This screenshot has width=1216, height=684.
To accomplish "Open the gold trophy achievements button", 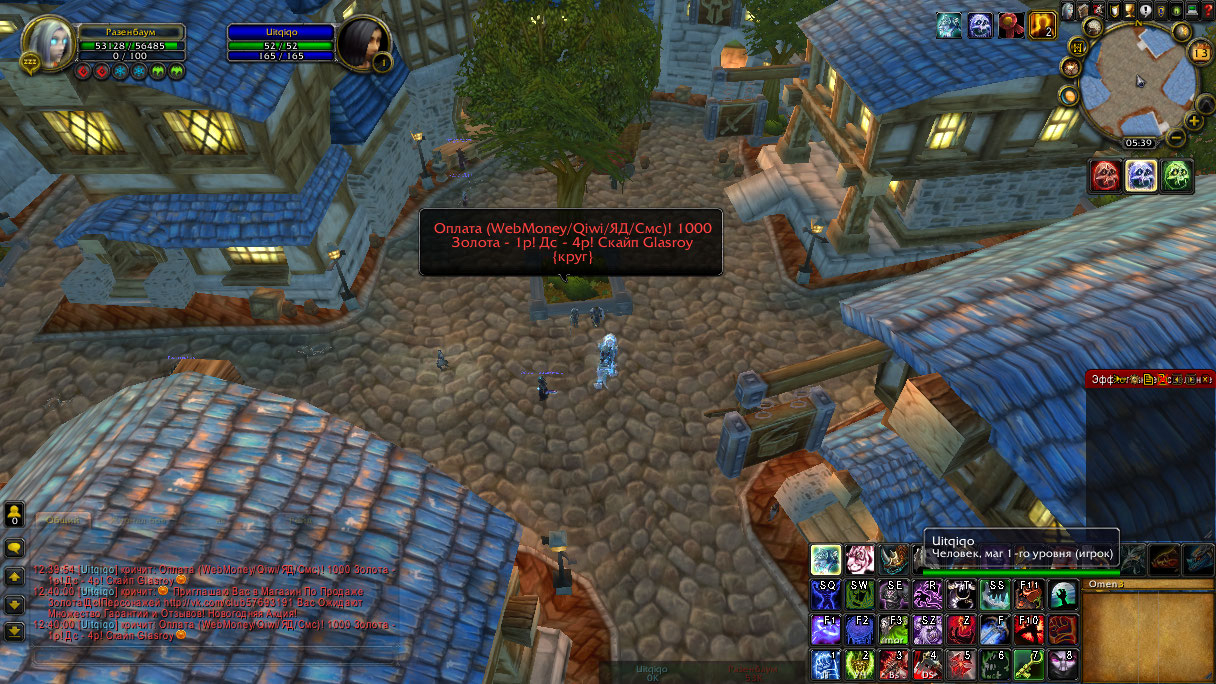I will [x=1129, y=11].
